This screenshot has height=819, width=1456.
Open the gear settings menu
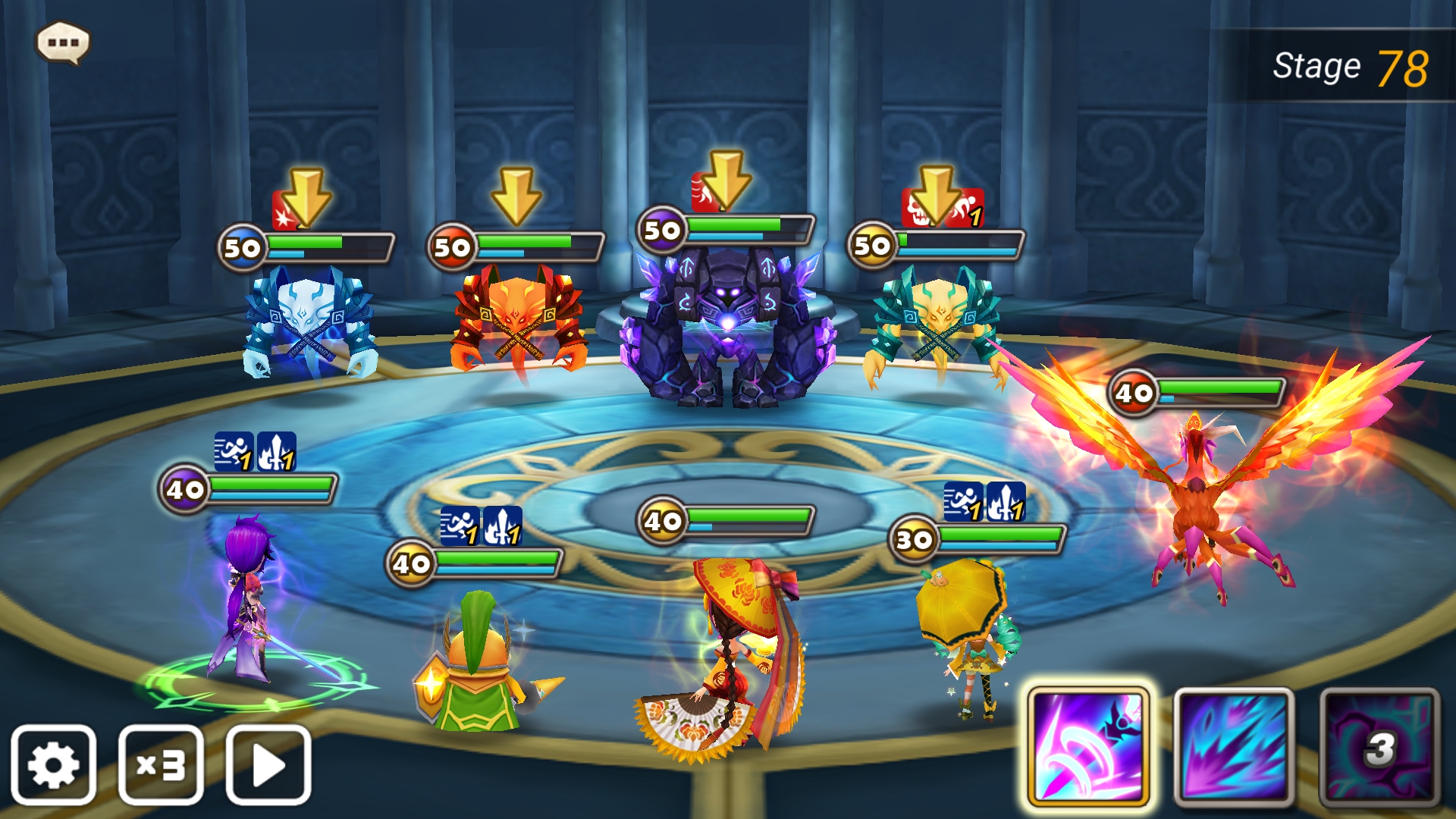[53, 764]
